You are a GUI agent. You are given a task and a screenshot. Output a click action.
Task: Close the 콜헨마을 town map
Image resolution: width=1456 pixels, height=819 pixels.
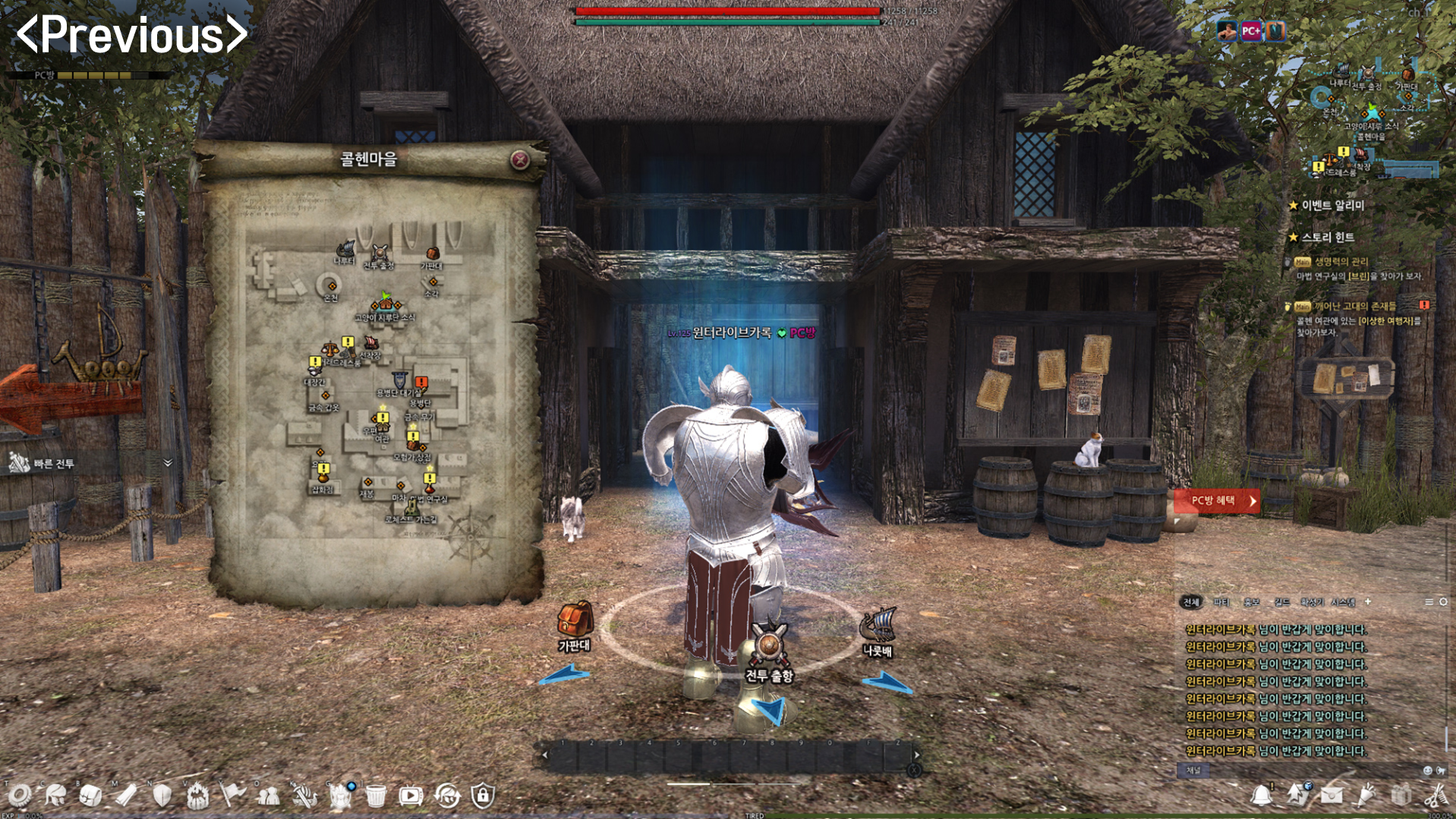[520, 159]
